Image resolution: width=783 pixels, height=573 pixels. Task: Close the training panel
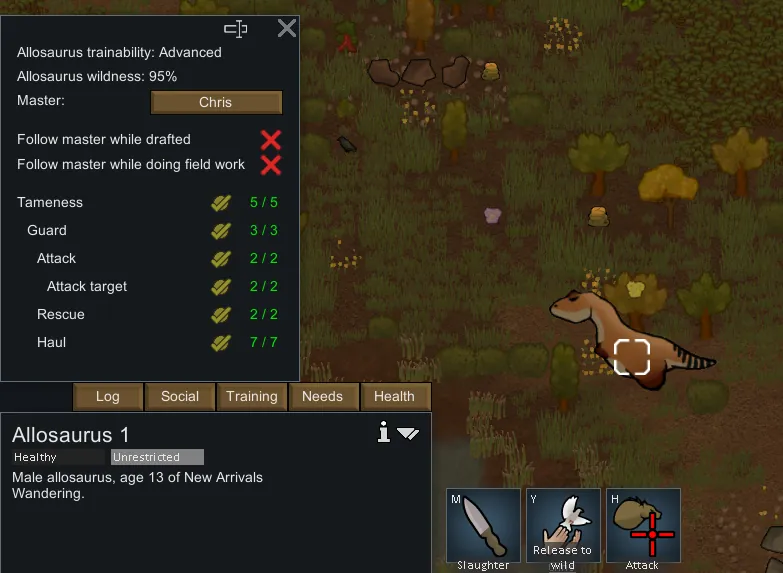(286, 28)
